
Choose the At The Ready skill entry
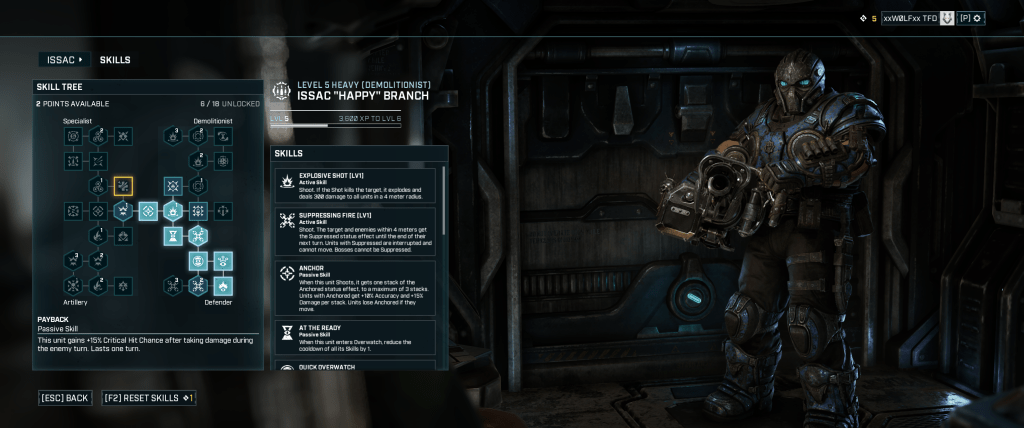356,335
